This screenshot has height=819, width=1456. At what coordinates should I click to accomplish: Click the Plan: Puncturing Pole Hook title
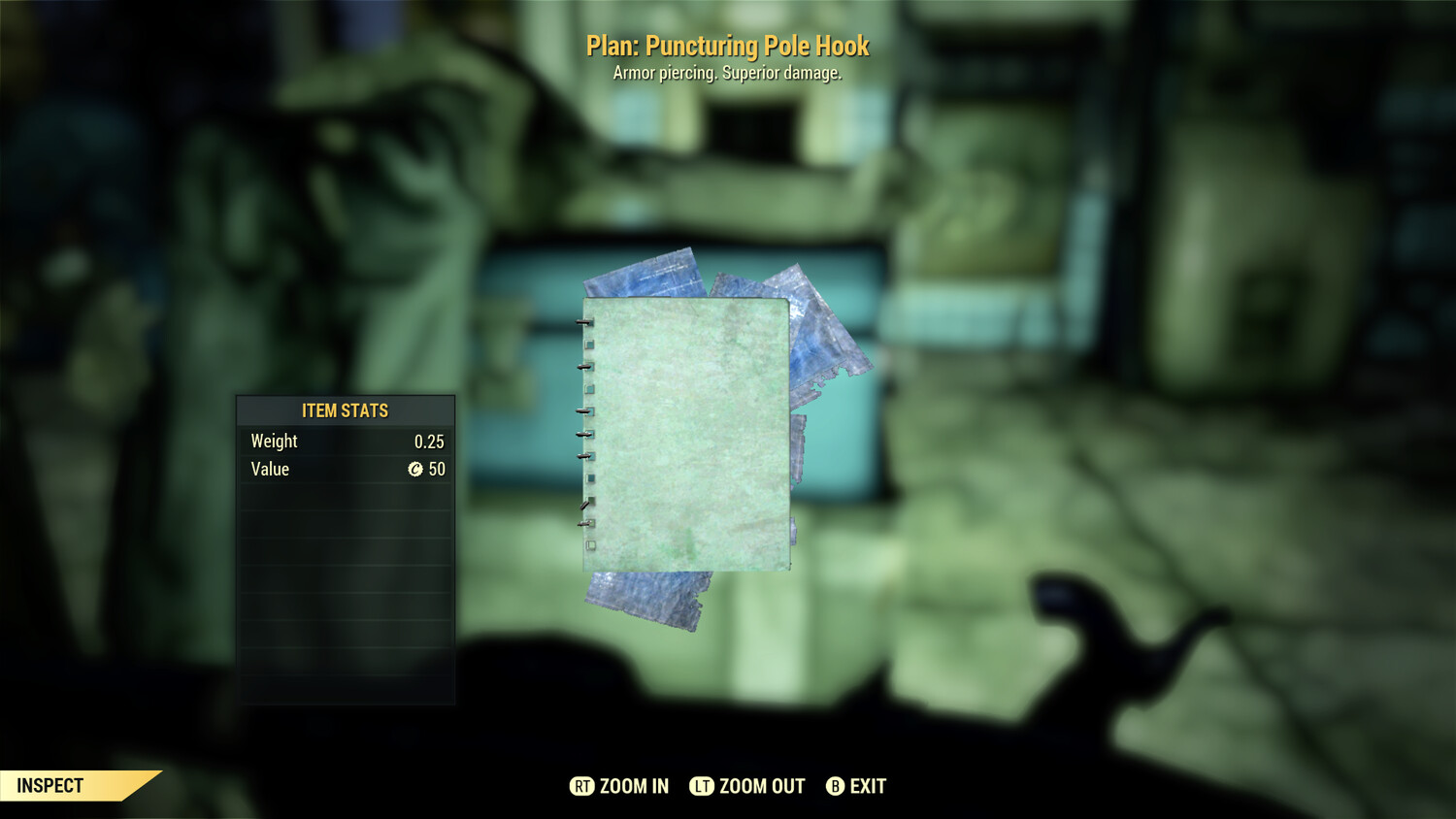(x=728, y=46)
